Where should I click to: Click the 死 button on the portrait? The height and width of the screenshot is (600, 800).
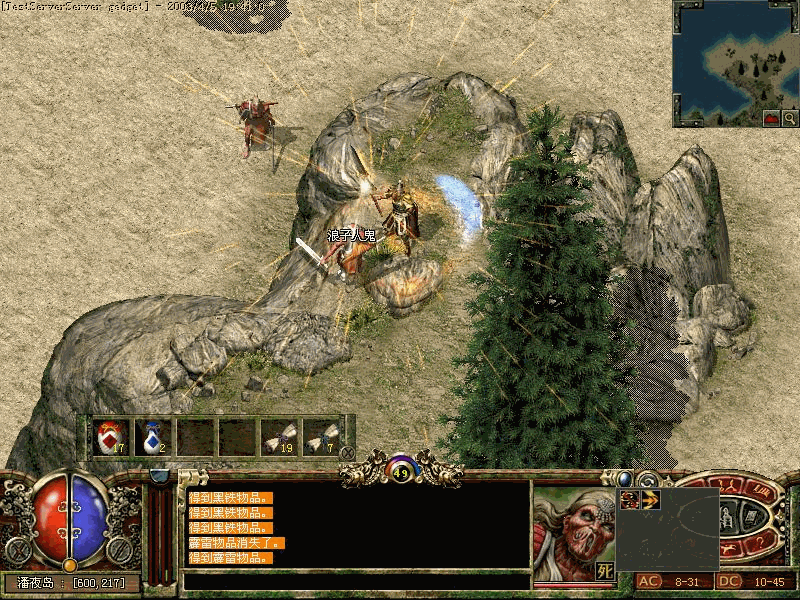tap(604, 570)
